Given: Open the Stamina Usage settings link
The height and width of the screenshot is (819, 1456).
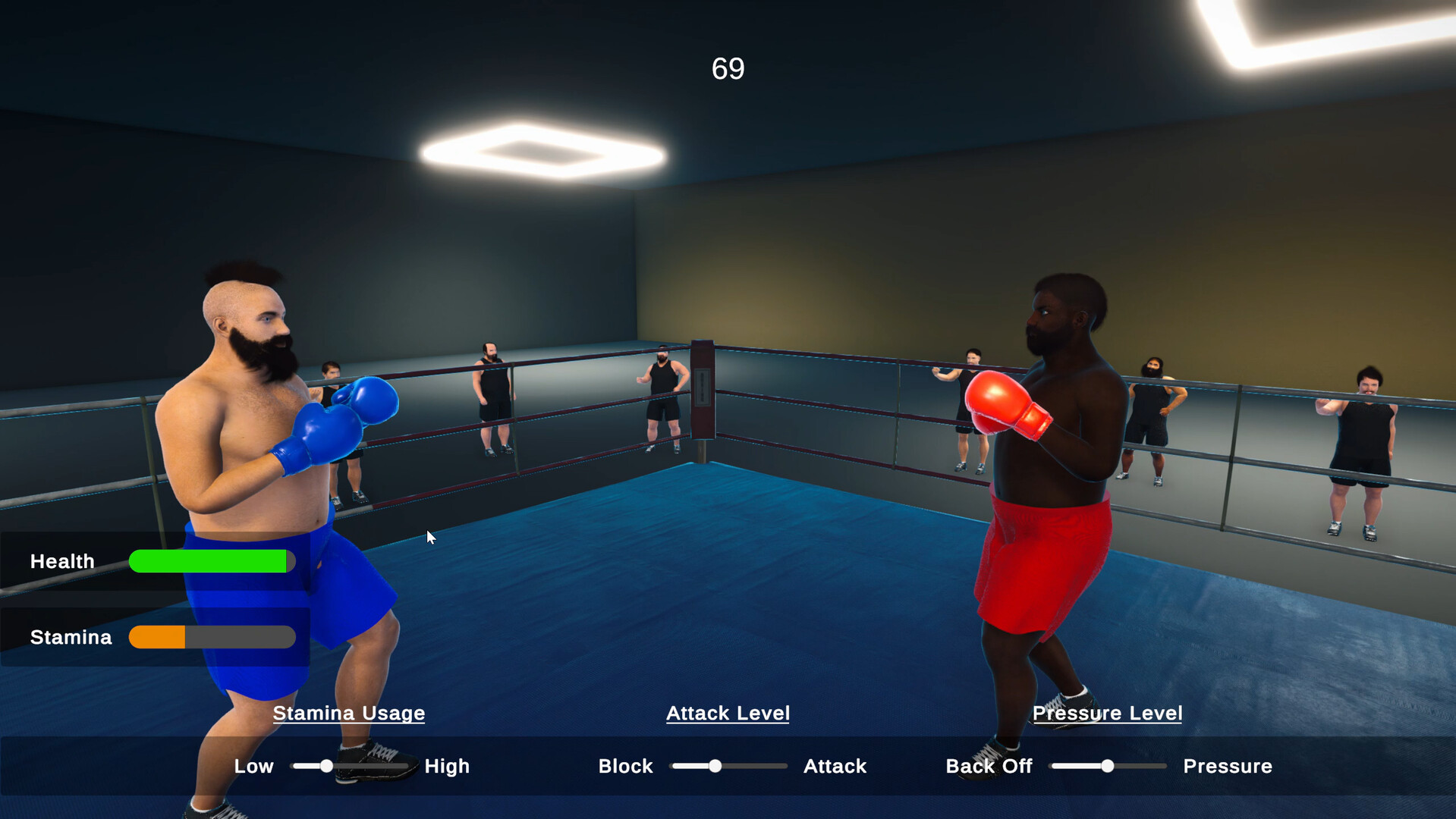Looking at the screenshot, I should 348,714.
